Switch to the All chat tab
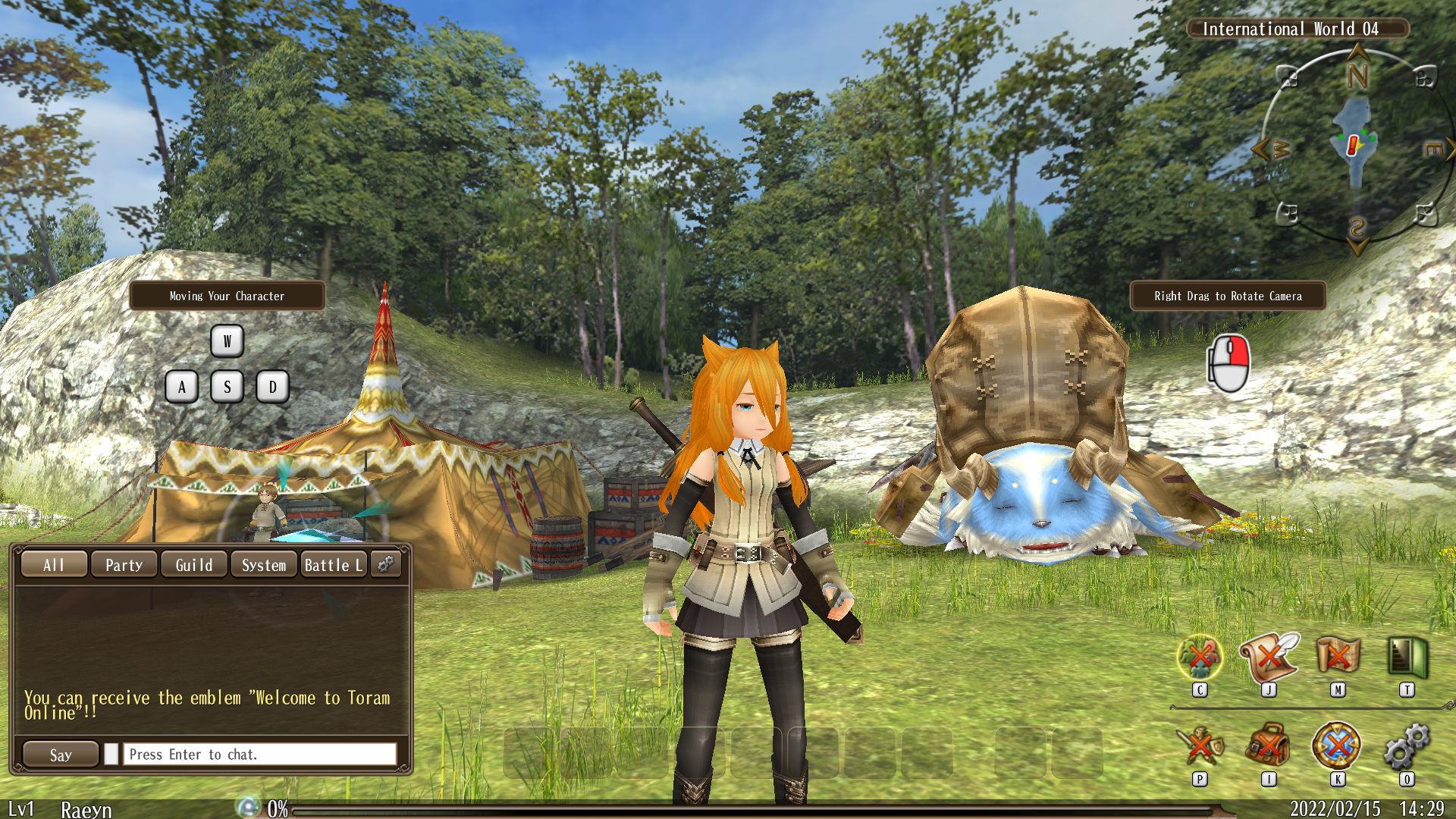Image resolution: width=1456 pixels, height=819 pixels. [x=54, y=565]
